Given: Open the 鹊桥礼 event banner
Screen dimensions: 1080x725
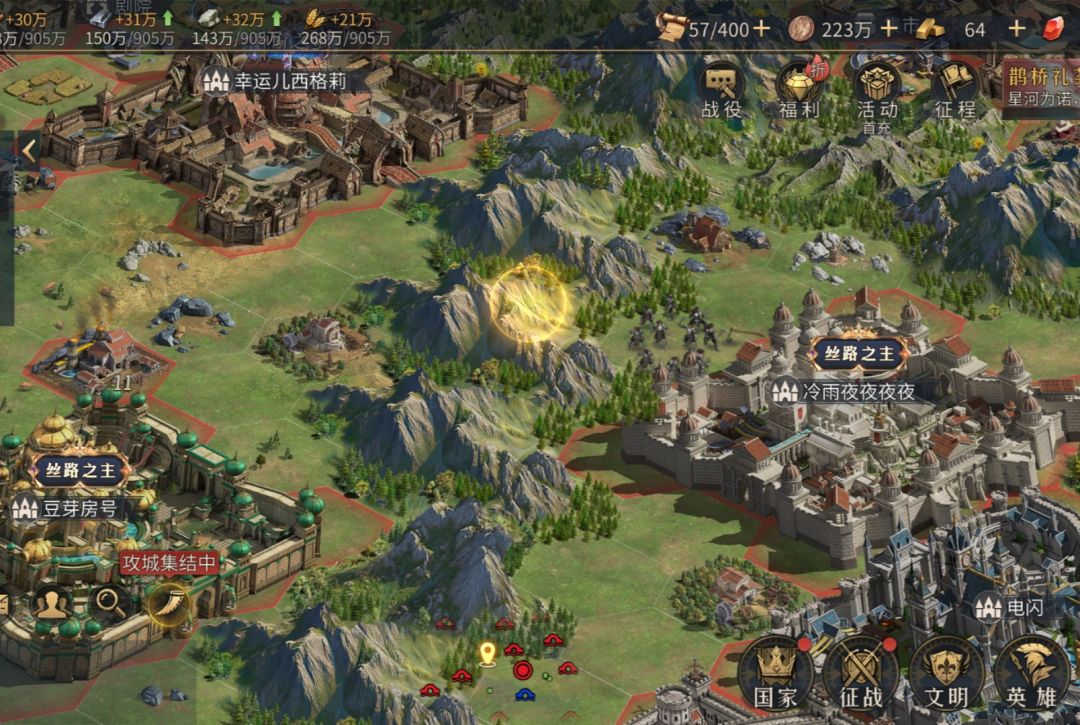Looking at the screenshot, I should (x=1042, y=88).
